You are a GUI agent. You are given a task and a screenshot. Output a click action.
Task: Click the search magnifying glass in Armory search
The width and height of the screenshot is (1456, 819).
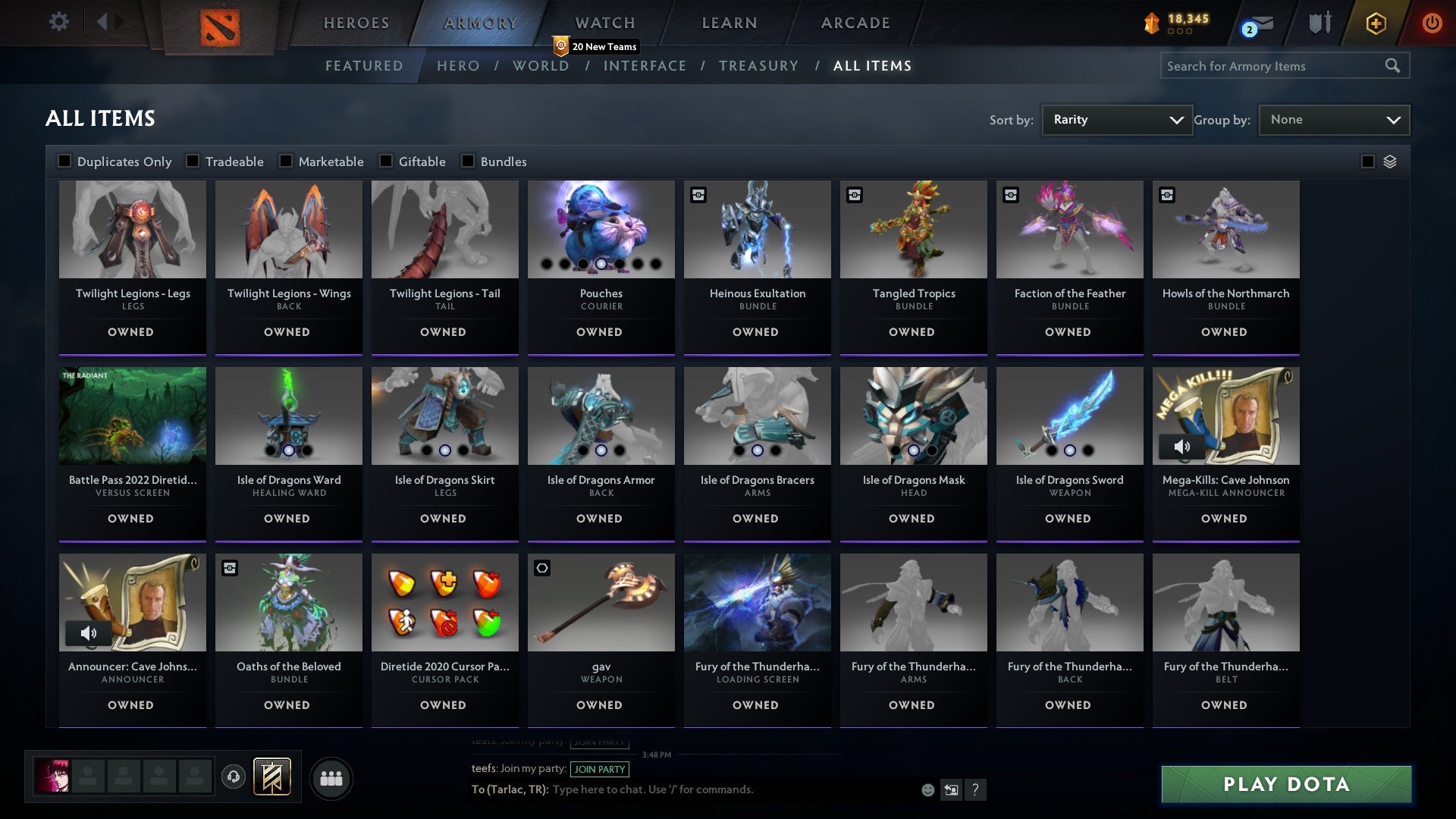(1394, 66)
